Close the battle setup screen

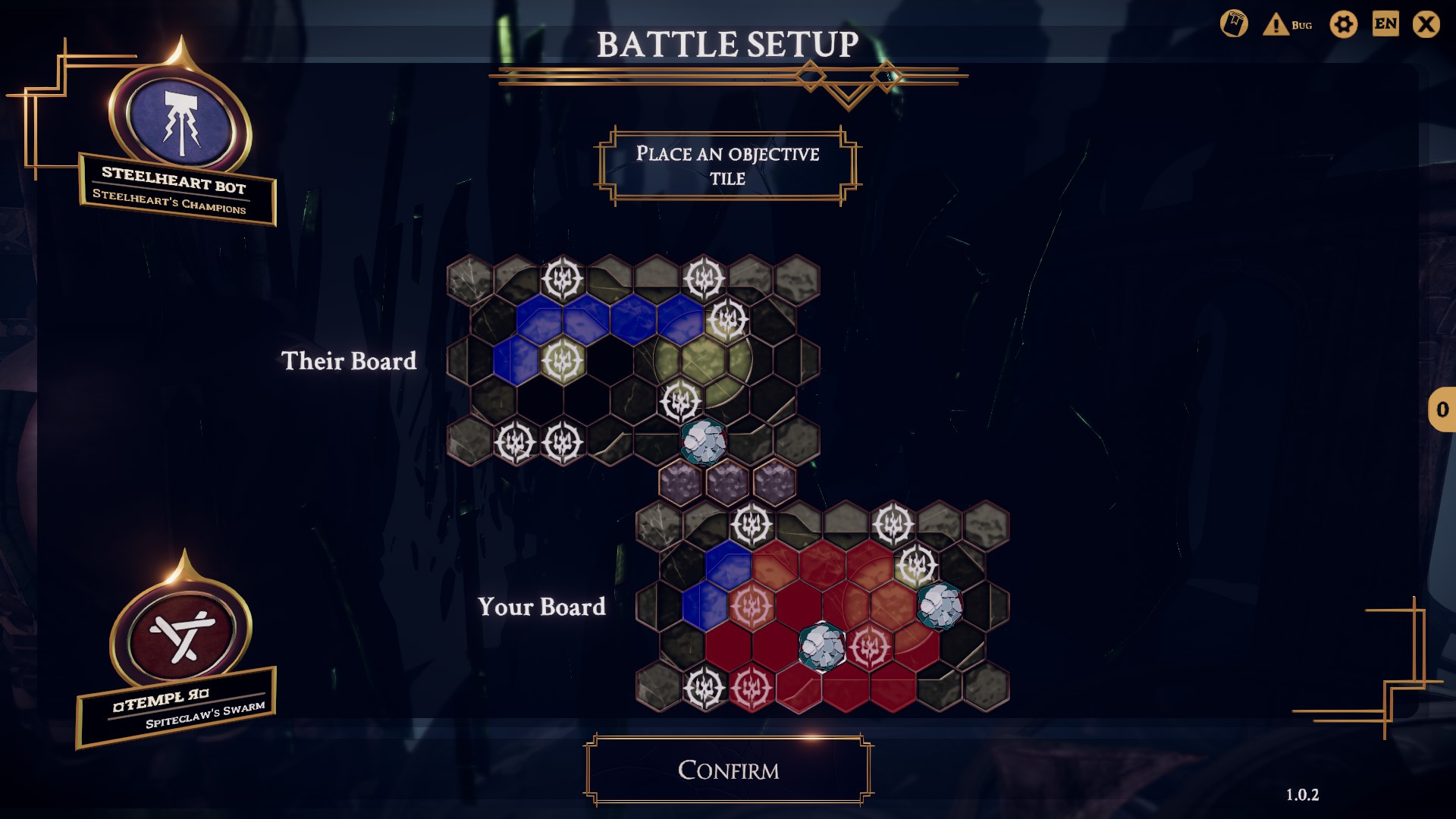[x=1426, y=24]
